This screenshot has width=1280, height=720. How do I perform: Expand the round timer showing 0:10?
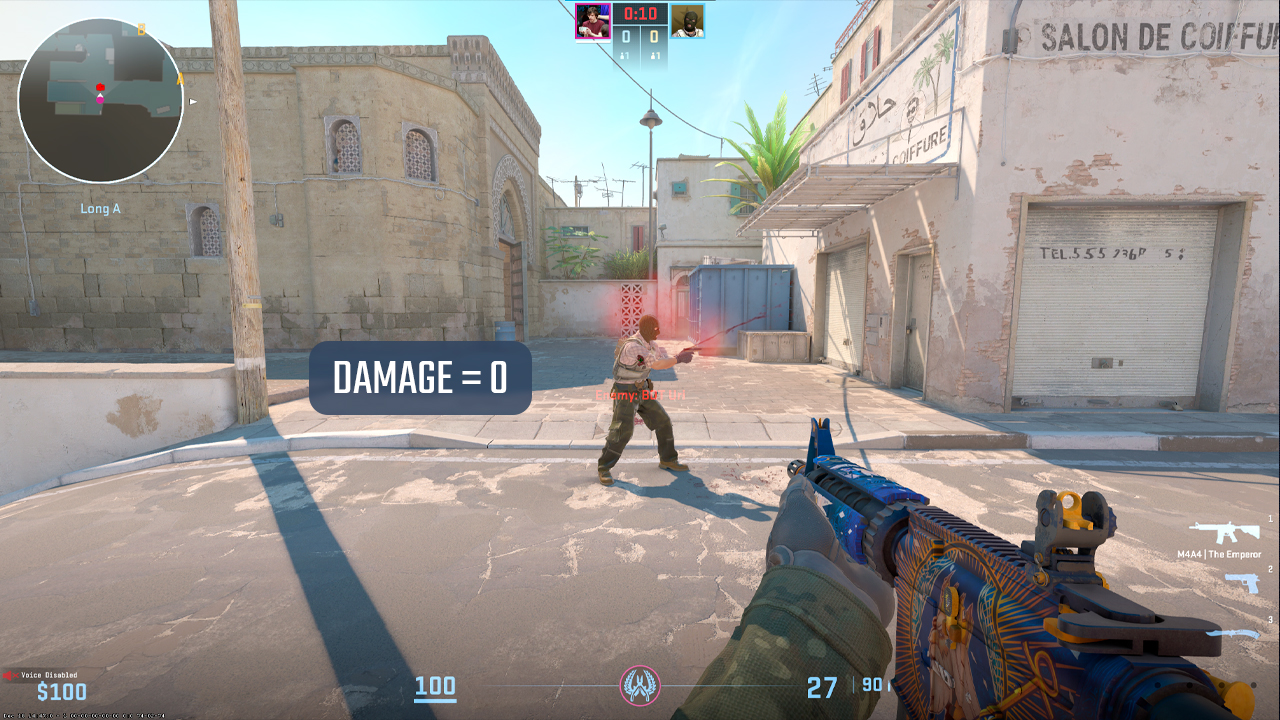tap(640, 14)
